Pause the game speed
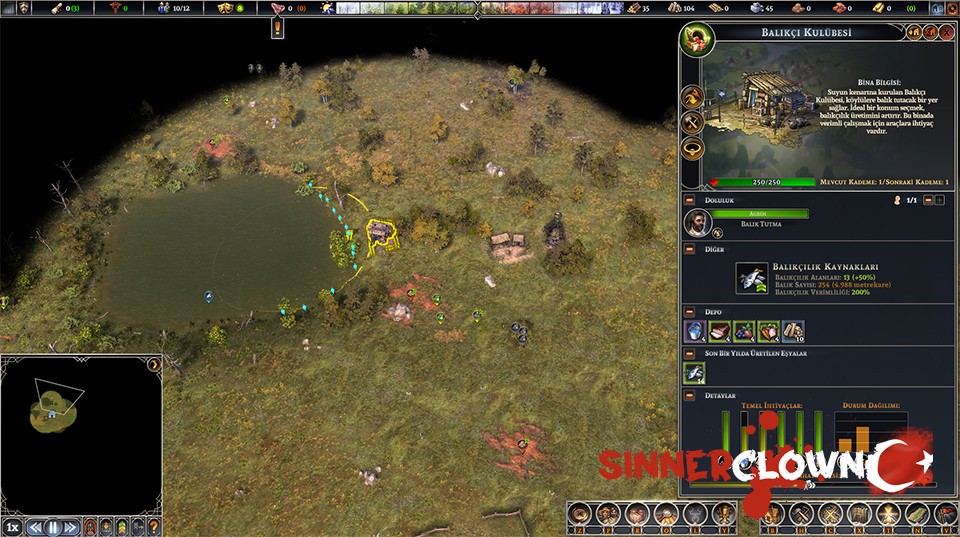 (x=54, y=526)
